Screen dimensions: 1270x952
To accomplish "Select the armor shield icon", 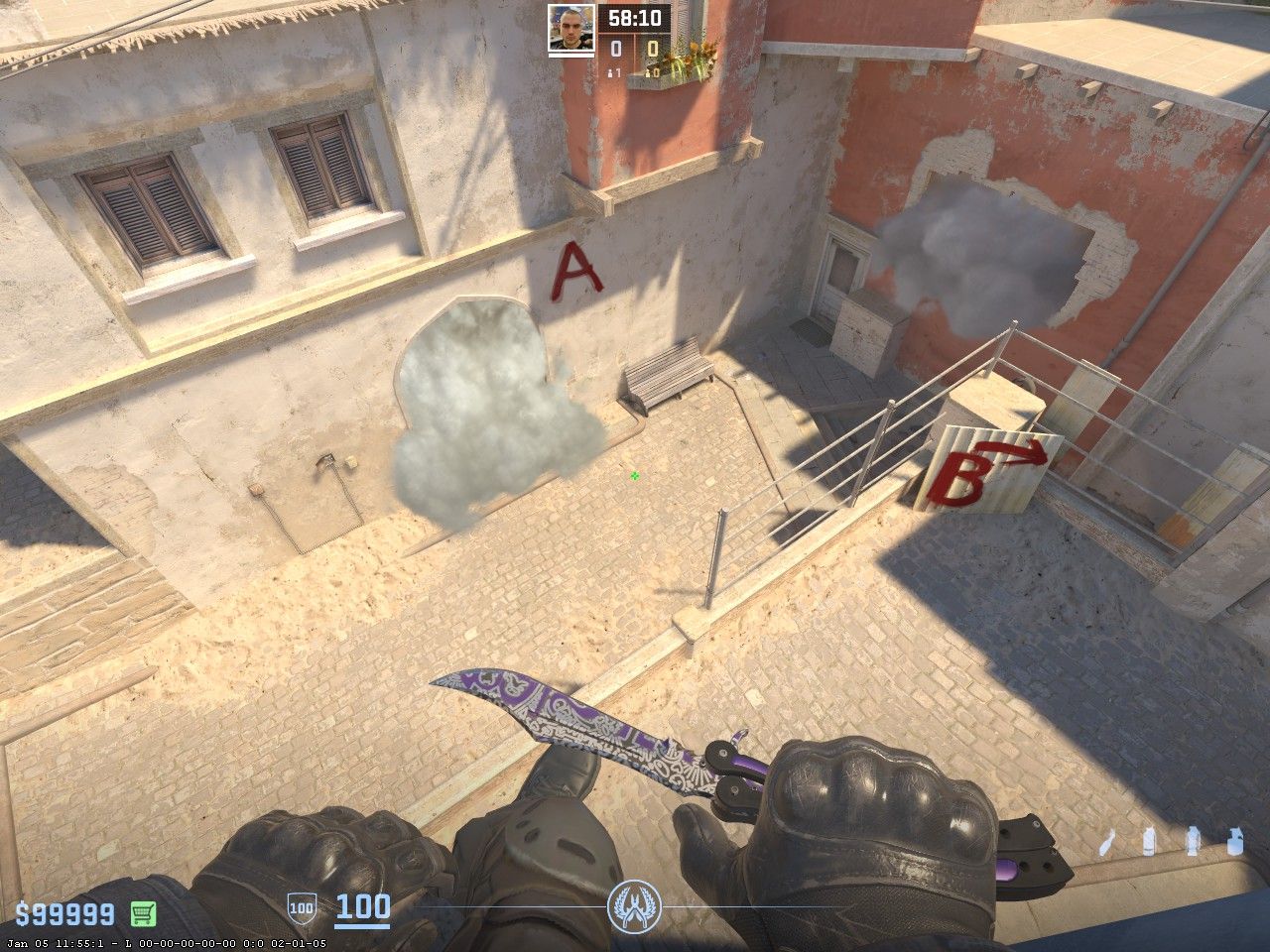I will [302, 906].
